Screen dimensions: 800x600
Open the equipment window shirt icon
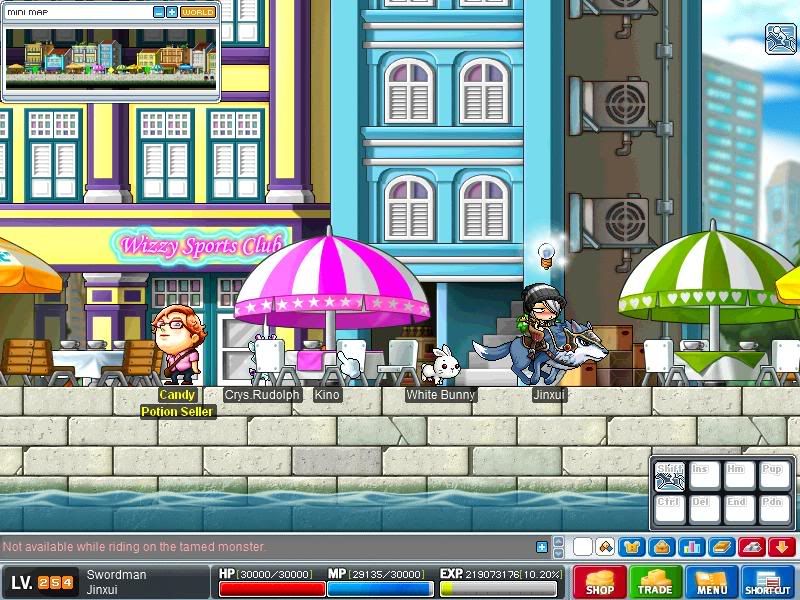click(x=633, y=547)
